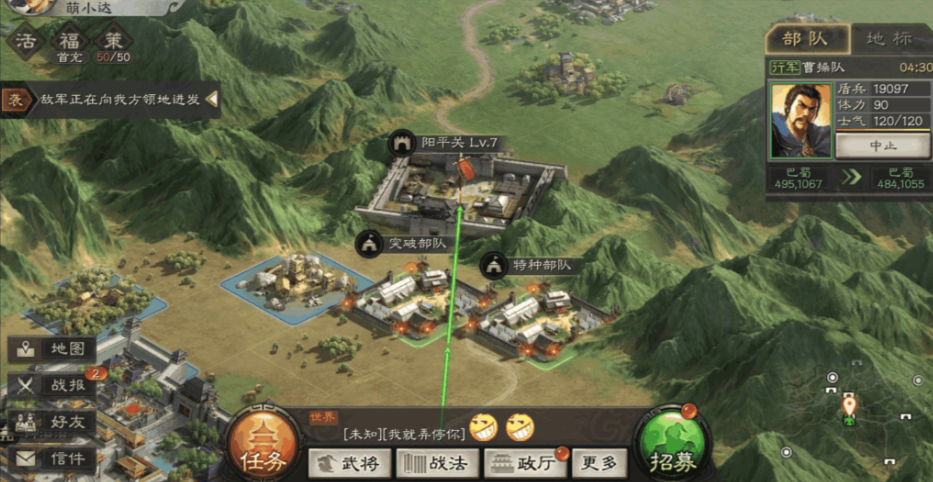
Task: Open the 武将 generals menu
Action: click(348, 462)
